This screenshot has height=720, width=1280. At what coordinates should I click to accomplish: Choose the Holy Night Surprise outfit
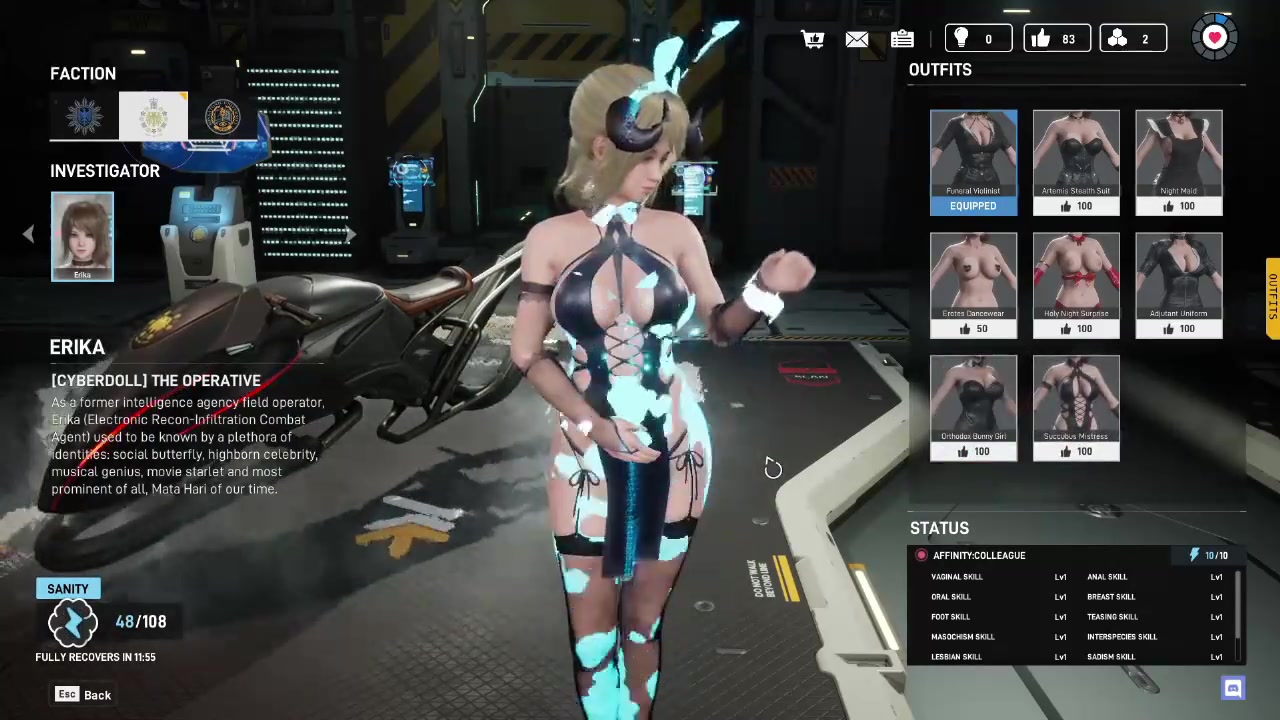1076,285
